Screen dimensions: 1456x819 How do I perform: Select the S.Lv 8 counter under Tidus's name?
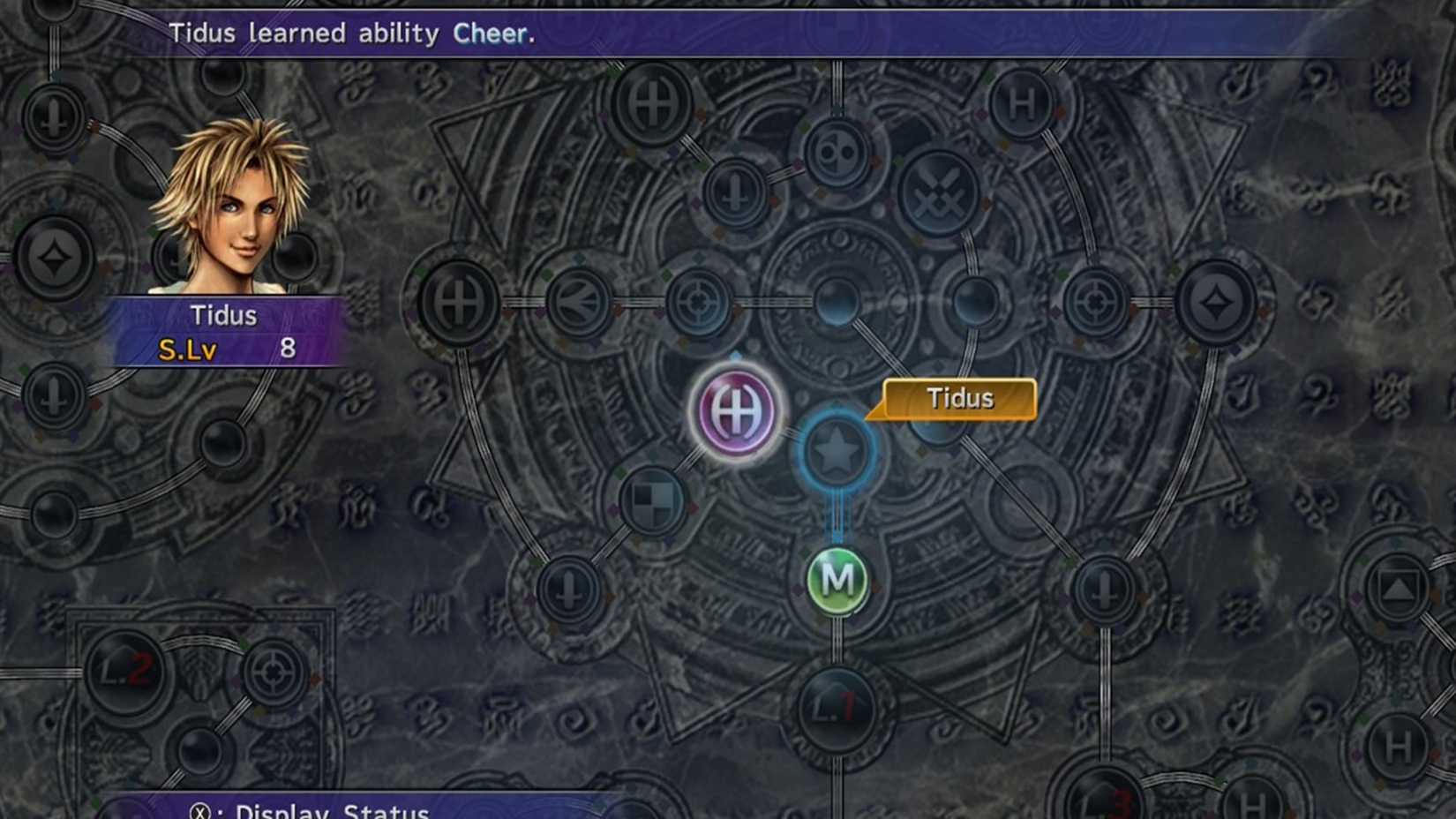pyautogui.click(x=225, y=349)
